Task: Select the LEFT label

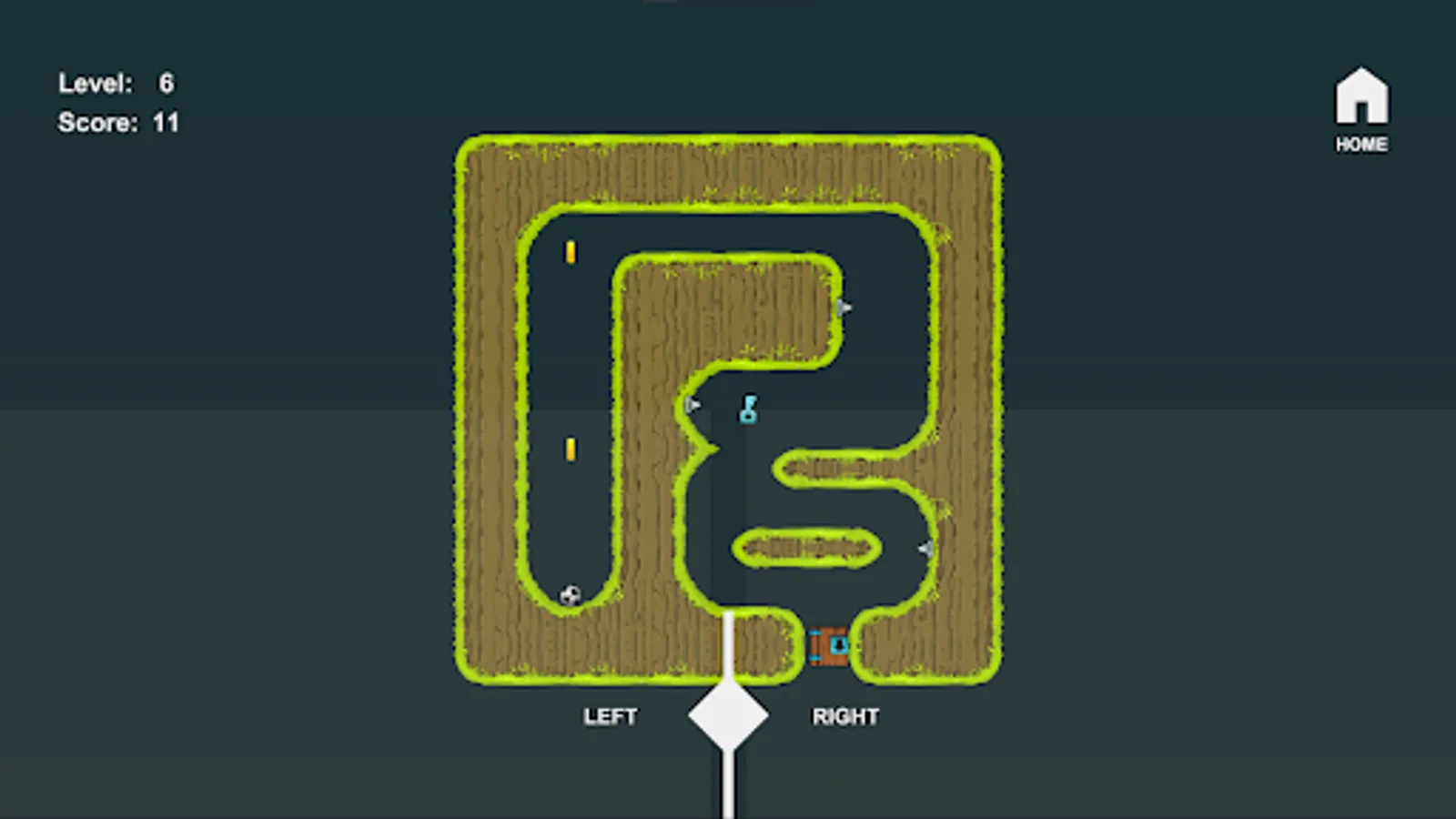Action: [611, 716]
